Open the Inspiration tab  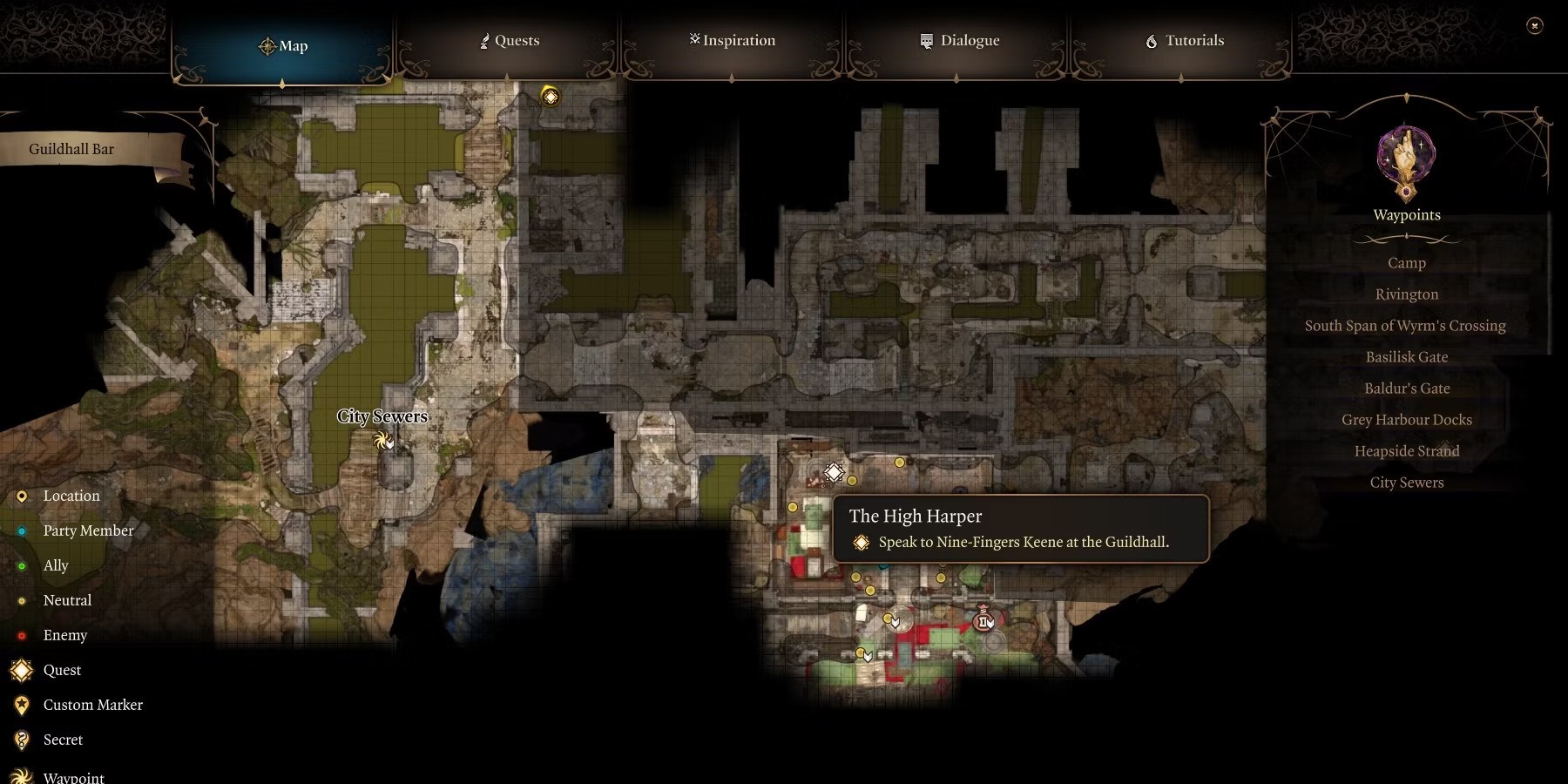click(x=732, y=41)
